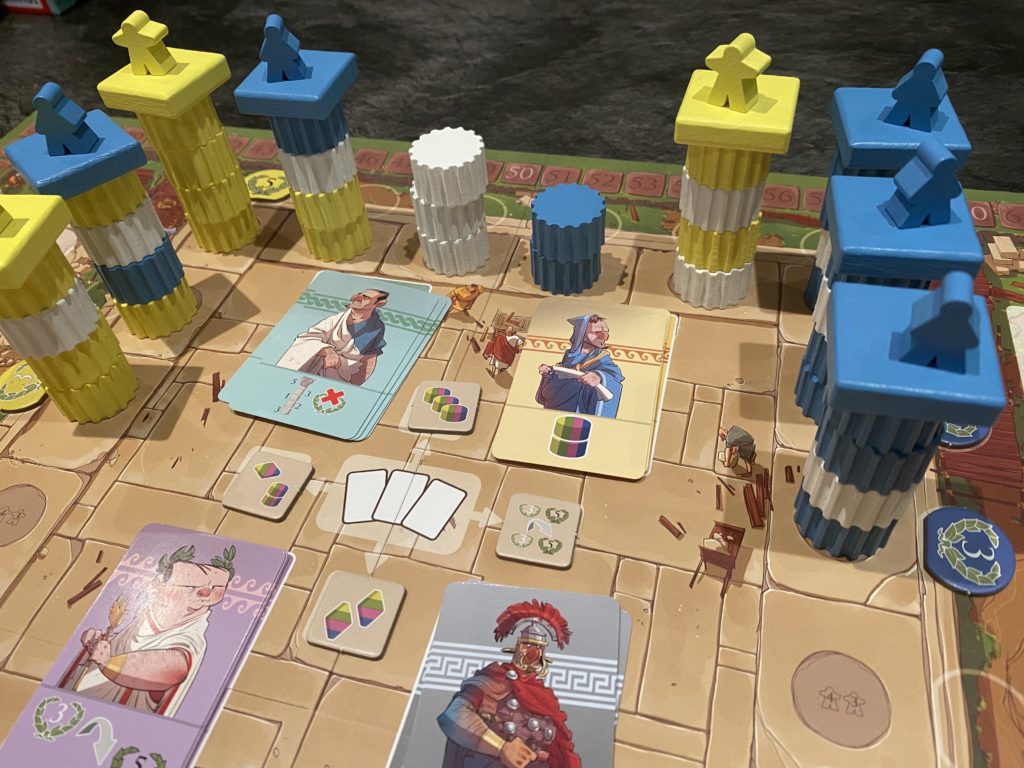The width and height of the screenshot is (1024, 768).
Task: Pick up the round blue laurel 3 token
Action: coord(967,549)
